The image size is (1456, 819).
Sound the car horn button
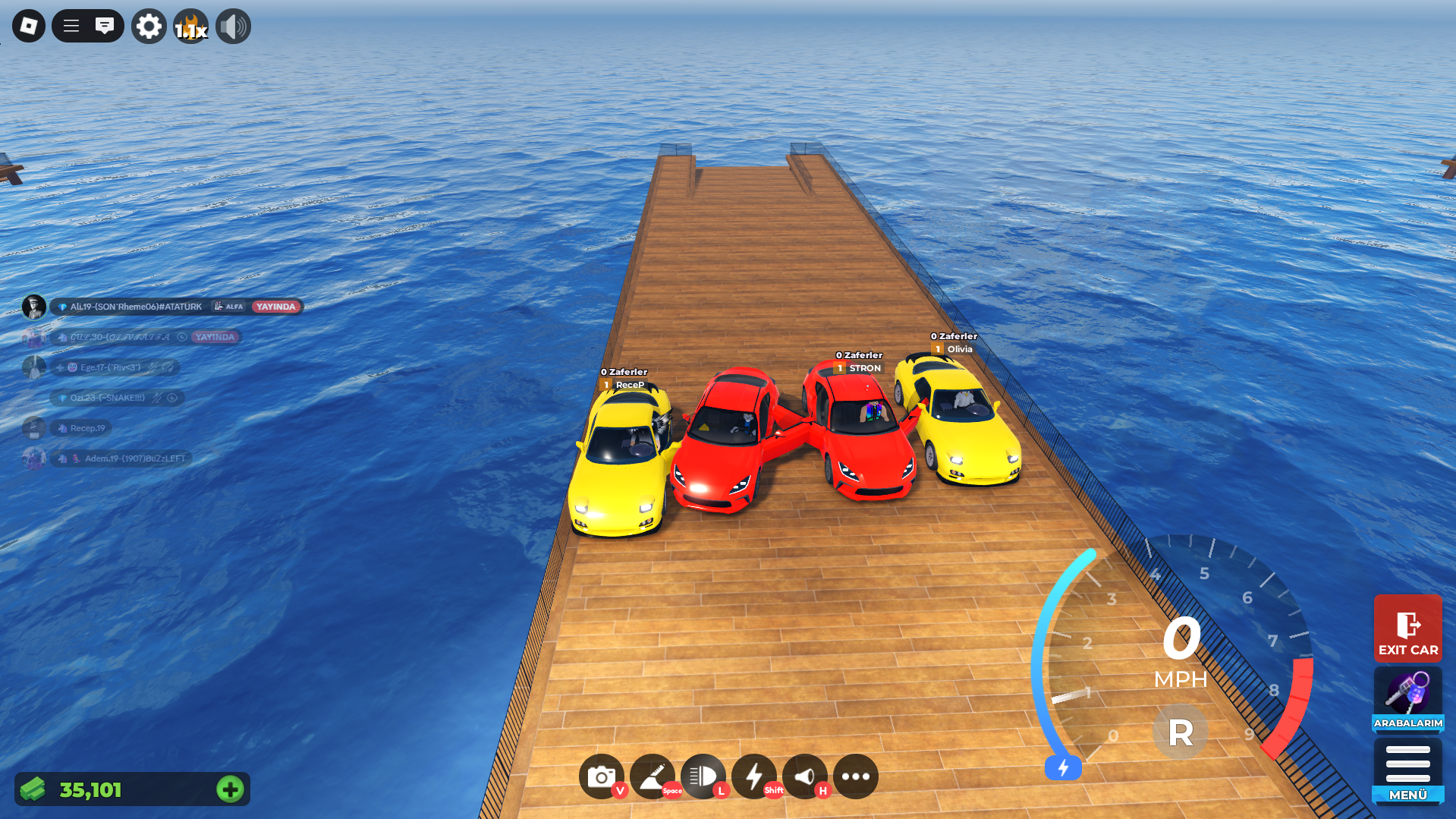(805, 776)
